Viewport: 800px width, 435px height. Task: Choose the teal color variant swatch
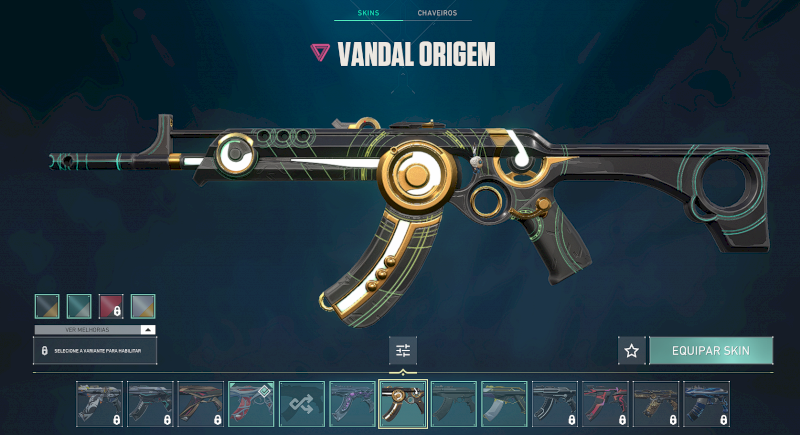pos(79,306)
